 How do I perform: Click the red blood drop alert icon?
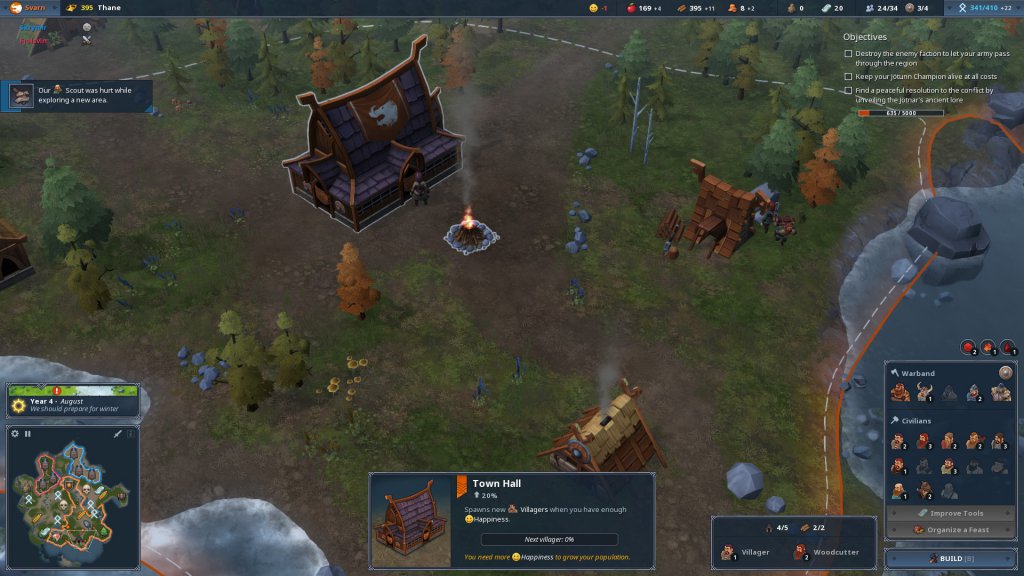[x=1009, y=348]
